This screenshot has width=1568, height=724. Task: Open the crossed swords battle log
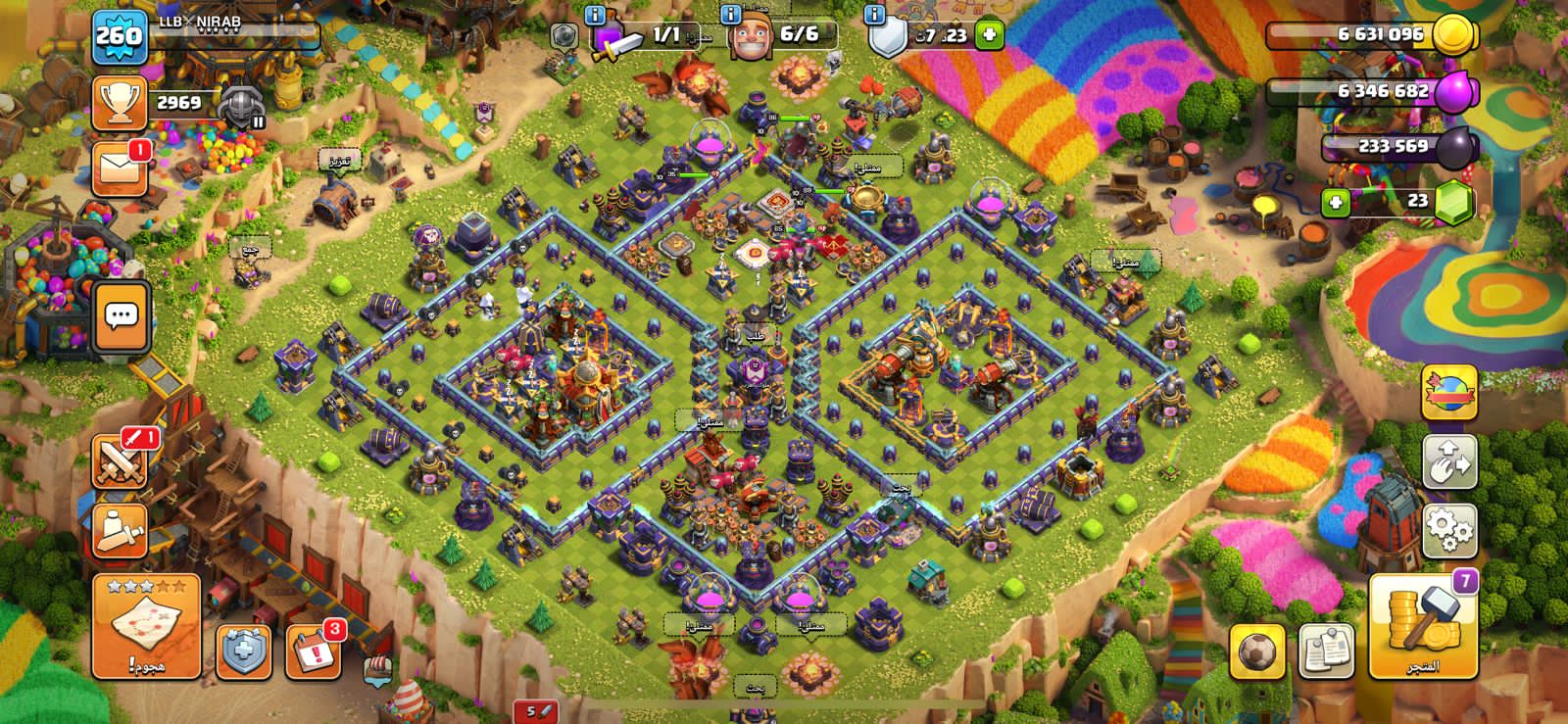pos(120,460)
